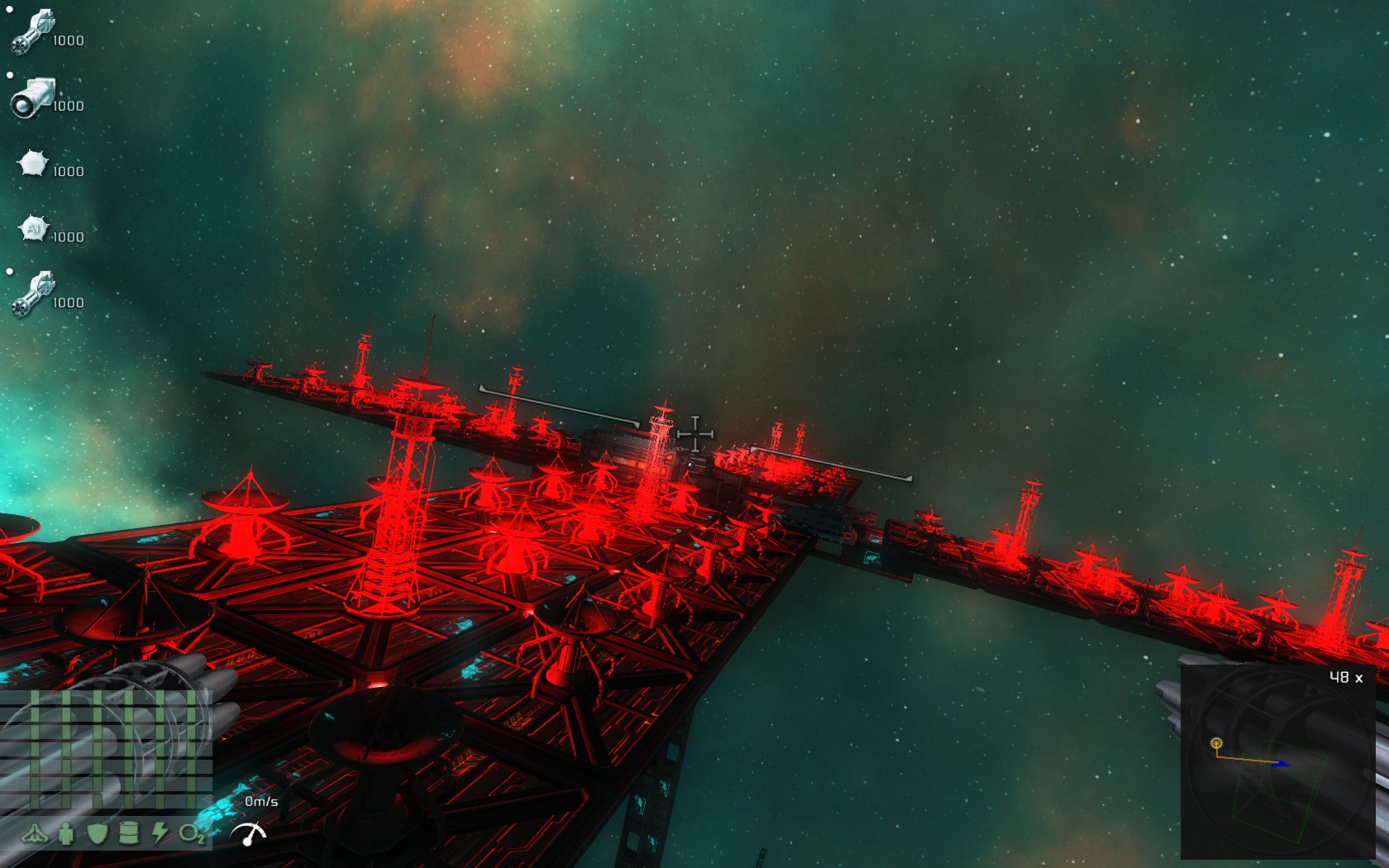Click the lightning bolt energy icon
Image resolution: width=1389 pixels, height=868 pixels.
tap(160, 833)
